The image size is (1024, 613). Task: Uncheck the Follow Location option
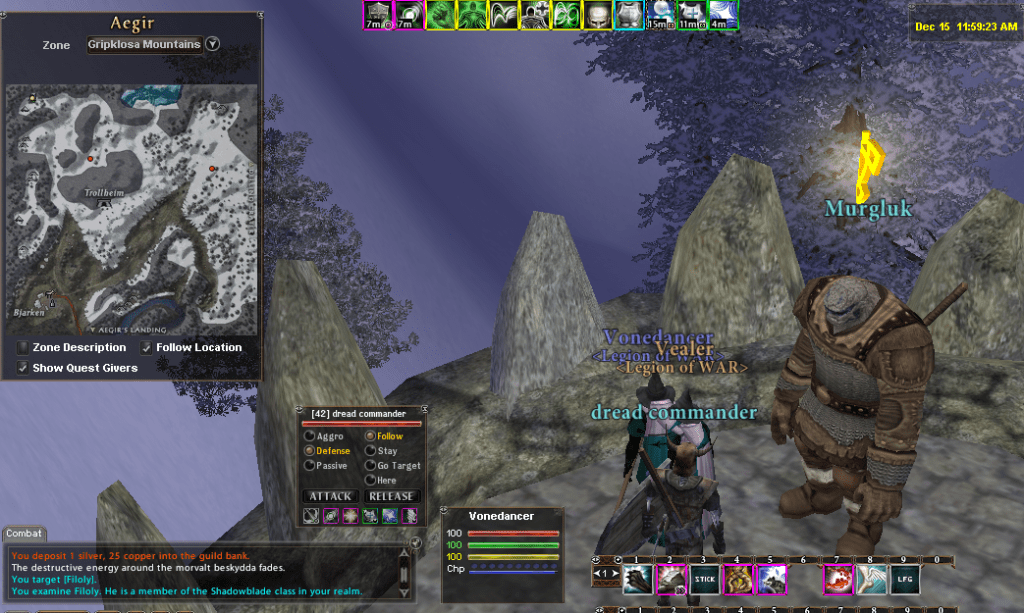click(147, 347)
